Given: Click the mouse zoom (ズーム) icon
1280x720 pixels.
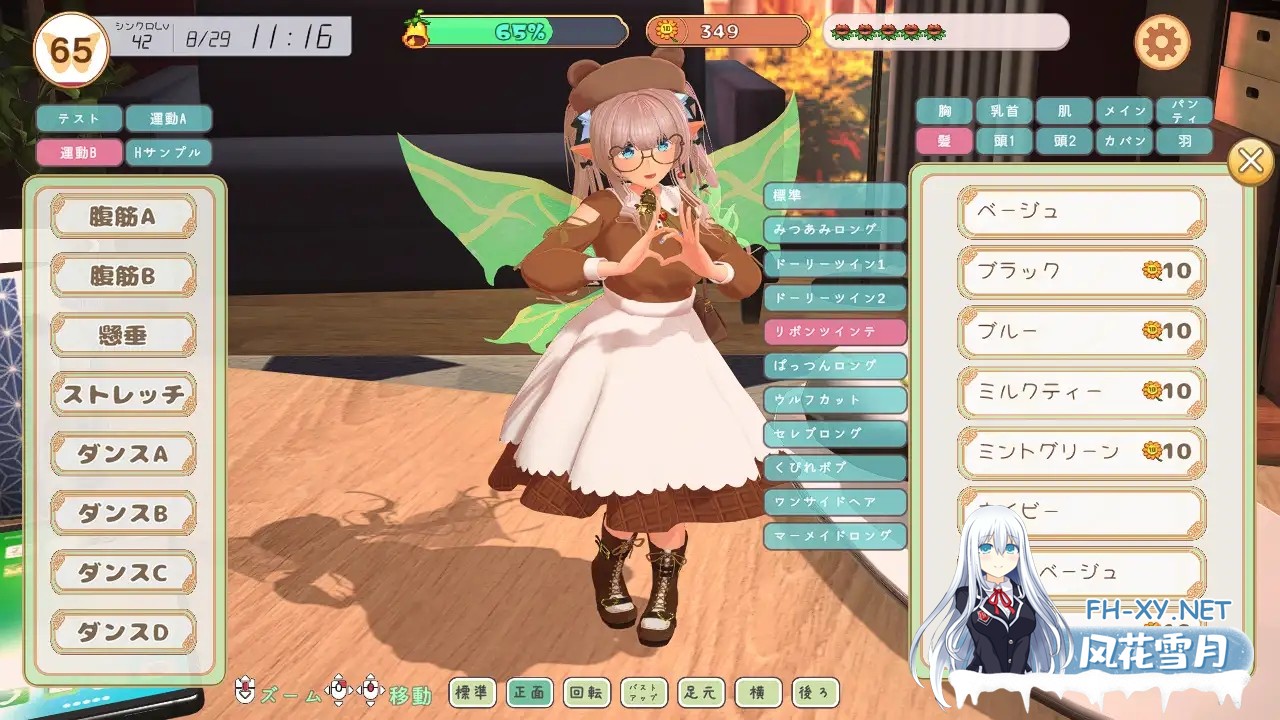Looking at the screenshot, I should (x=243, y=692).
